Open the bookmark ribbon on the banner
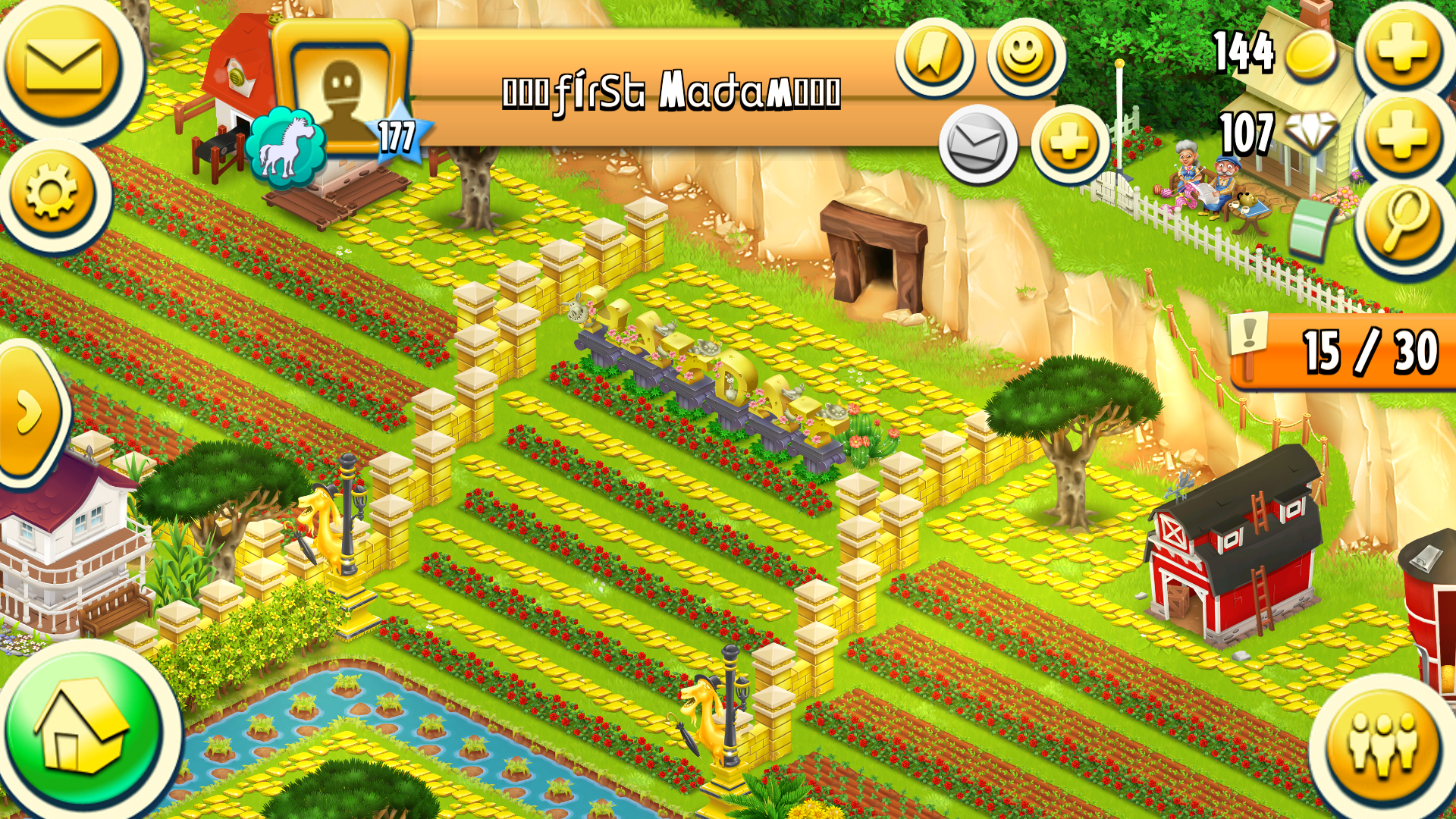Viewport: 1456px width, 819px height. pos(935,55)
